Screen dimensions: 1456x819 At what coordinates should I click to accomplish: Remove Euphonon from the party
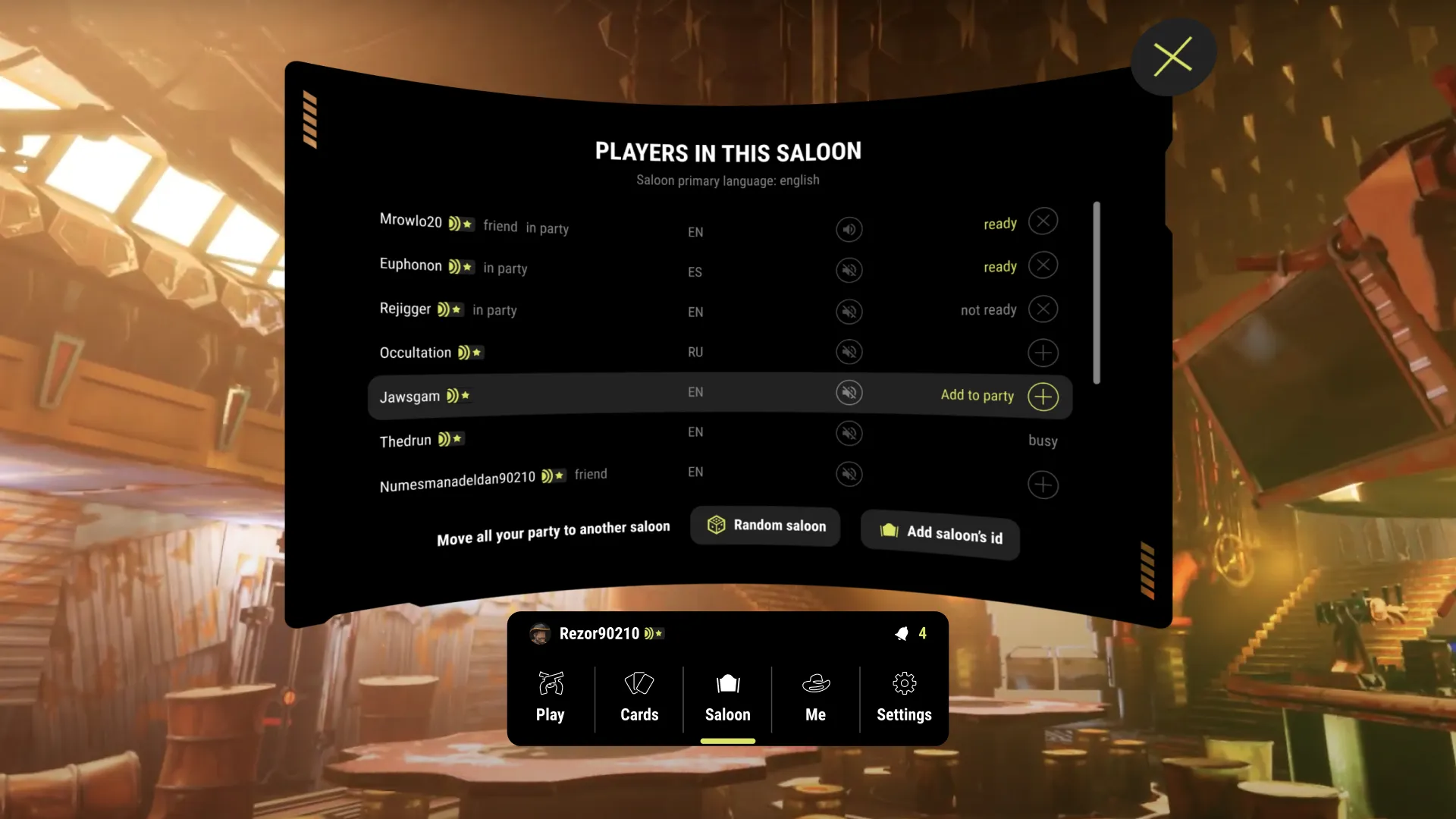coord(1043,265)
